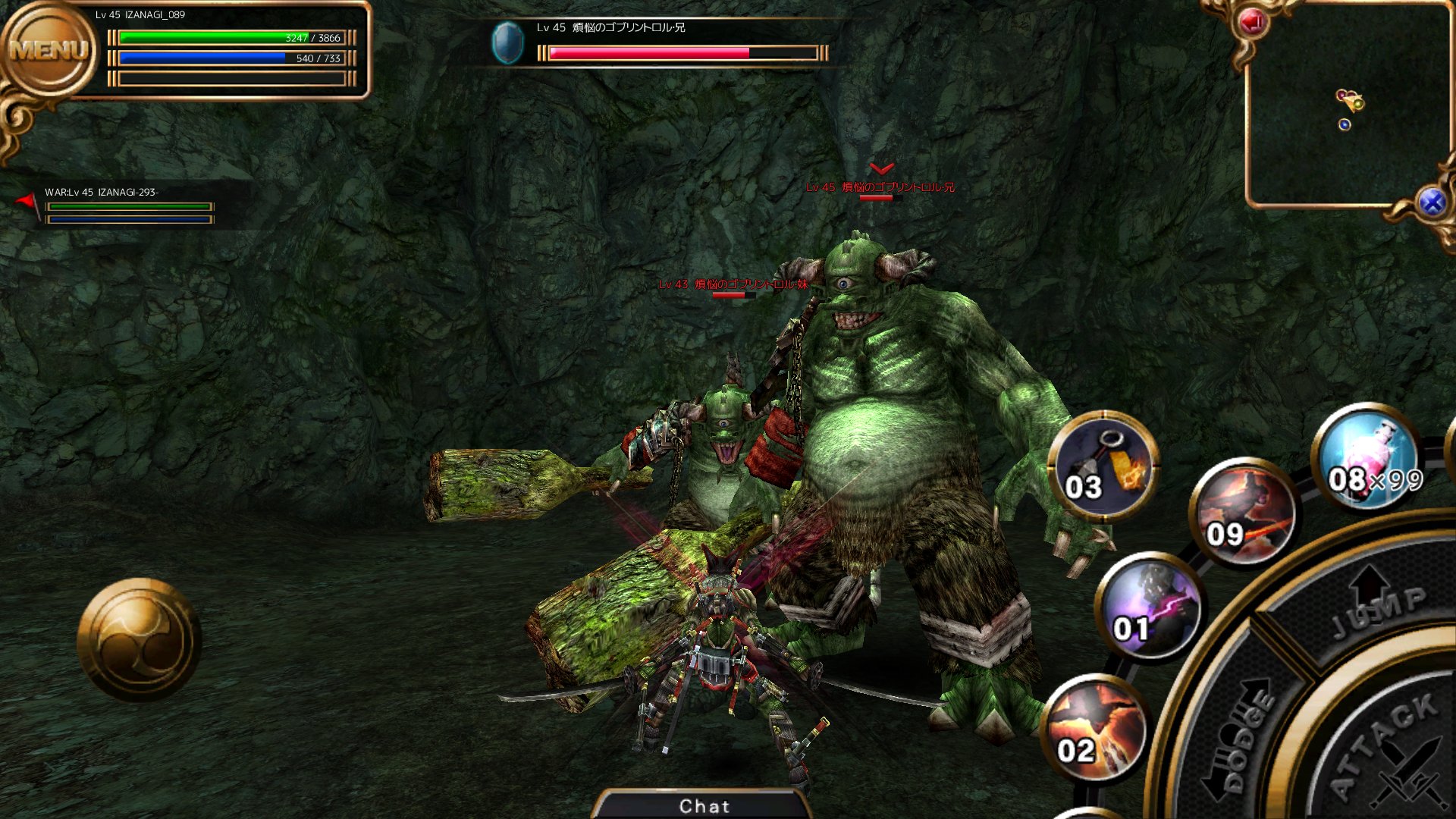Select party member IZANAGI-293- frame
Screen dimensions: 1456x819
click(x=129, y=206)
